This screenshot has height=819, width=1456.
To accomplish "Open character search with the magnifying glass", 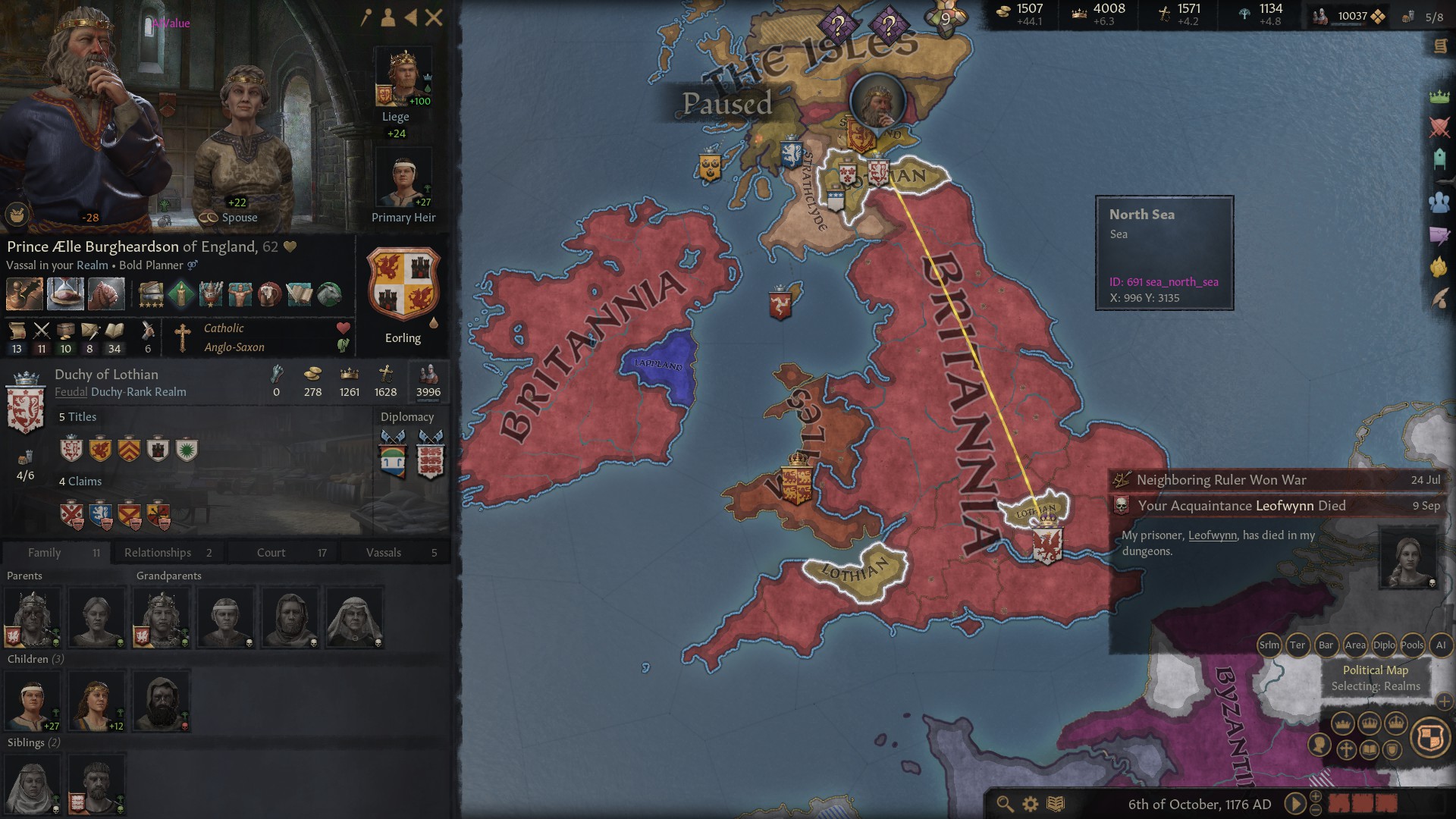I will click(x=1004, y=805).
